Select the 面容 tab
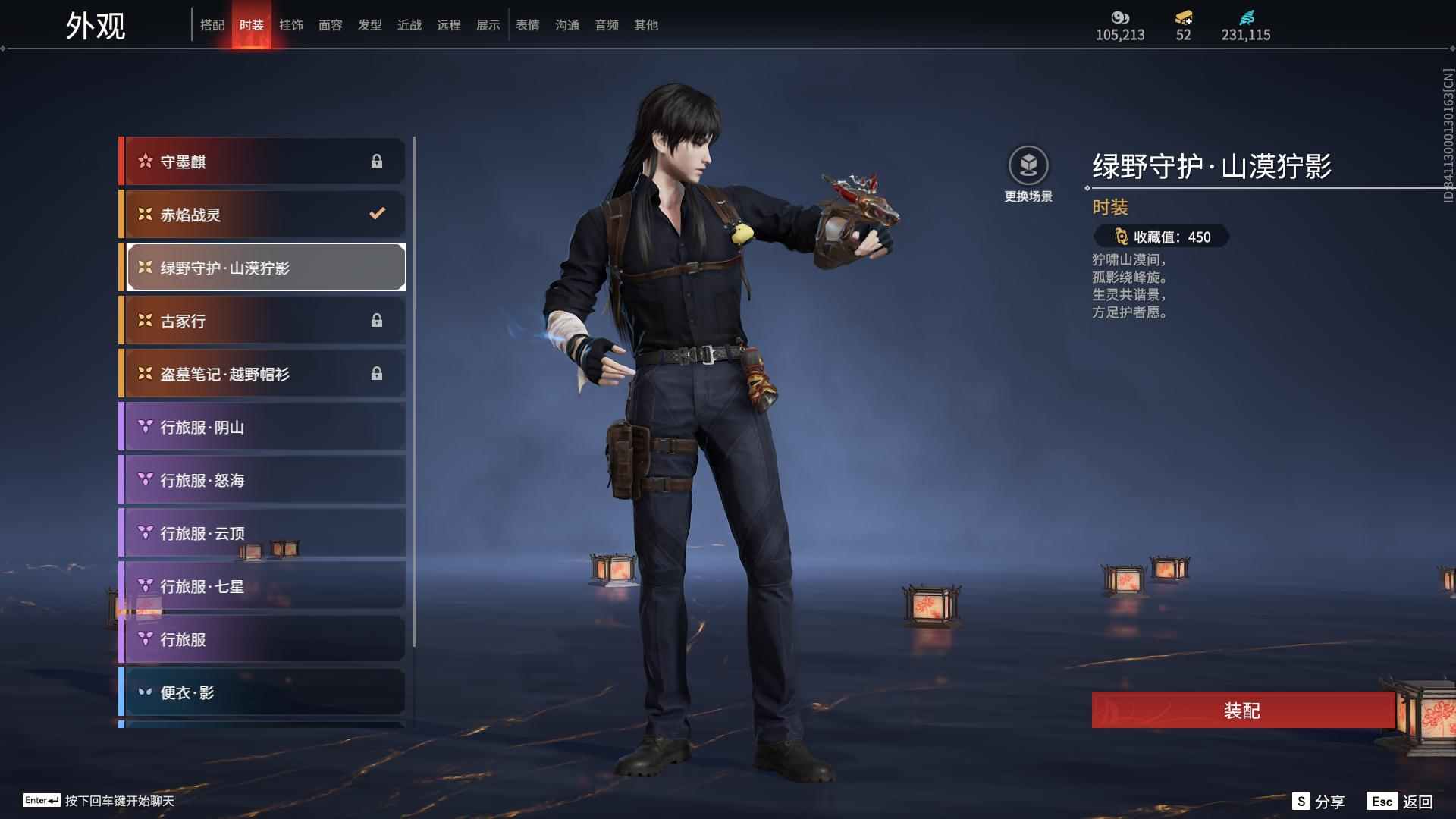The image size is (1456, 819). tap(331, 25)
